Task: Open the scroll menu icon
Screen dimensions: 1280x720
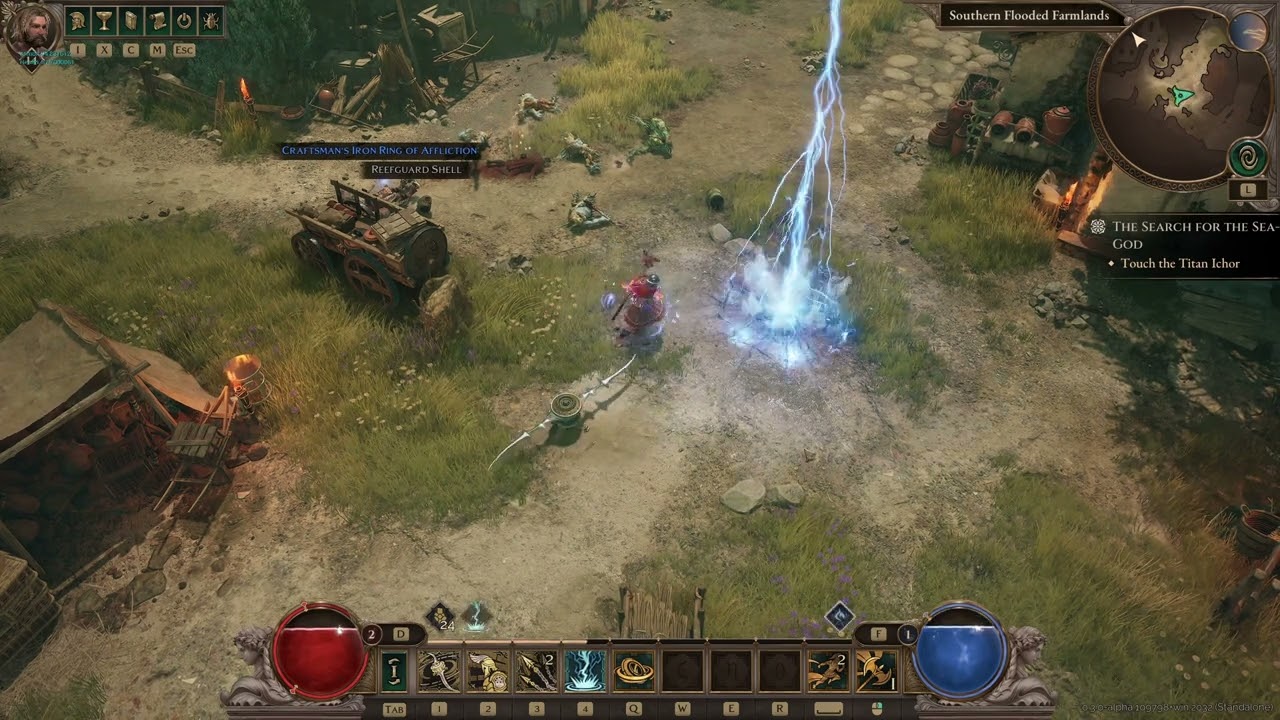Action: pos(157,20)
